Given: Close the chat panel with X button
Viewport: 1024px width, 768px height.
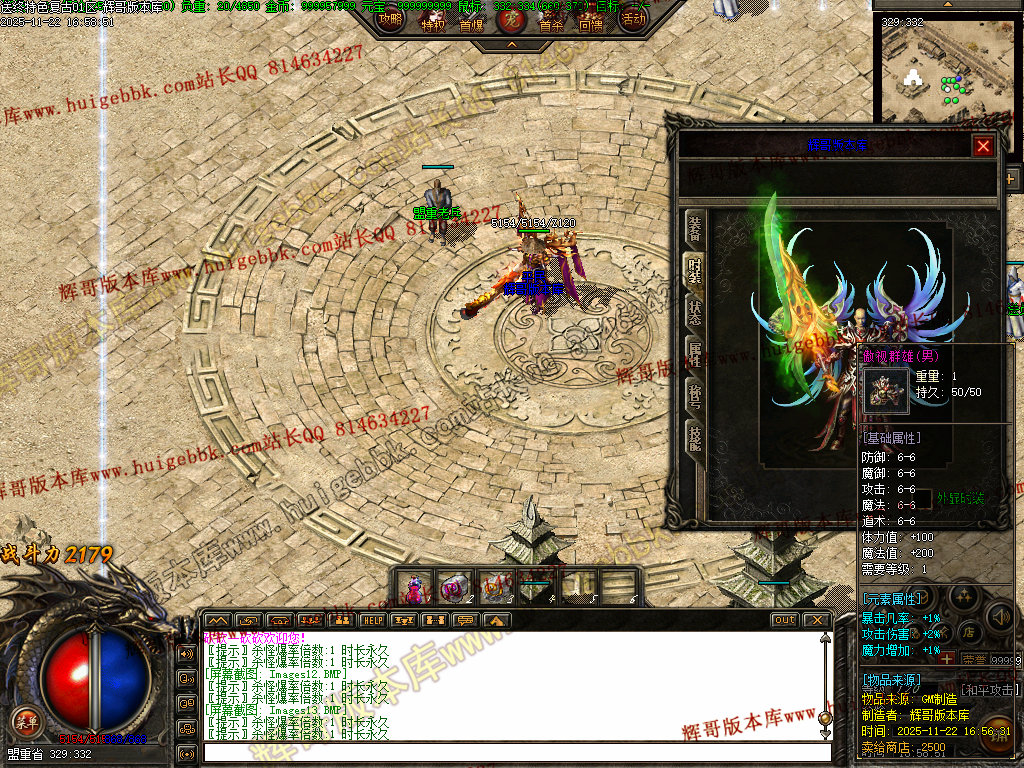Looking at the screenshot, I should (817, 620).
